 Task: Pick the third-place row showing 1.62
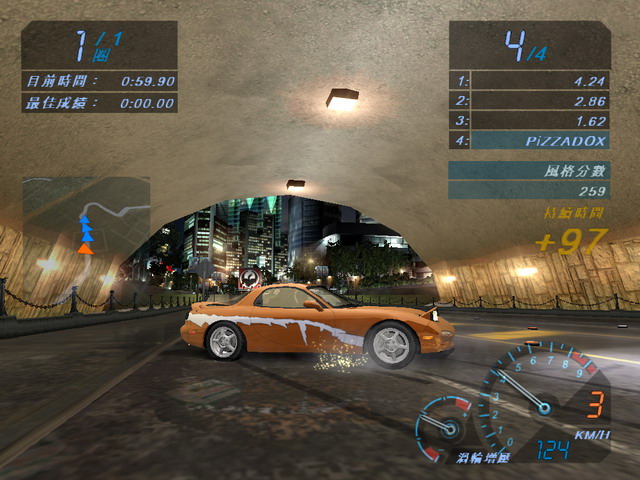coord(529,120)
